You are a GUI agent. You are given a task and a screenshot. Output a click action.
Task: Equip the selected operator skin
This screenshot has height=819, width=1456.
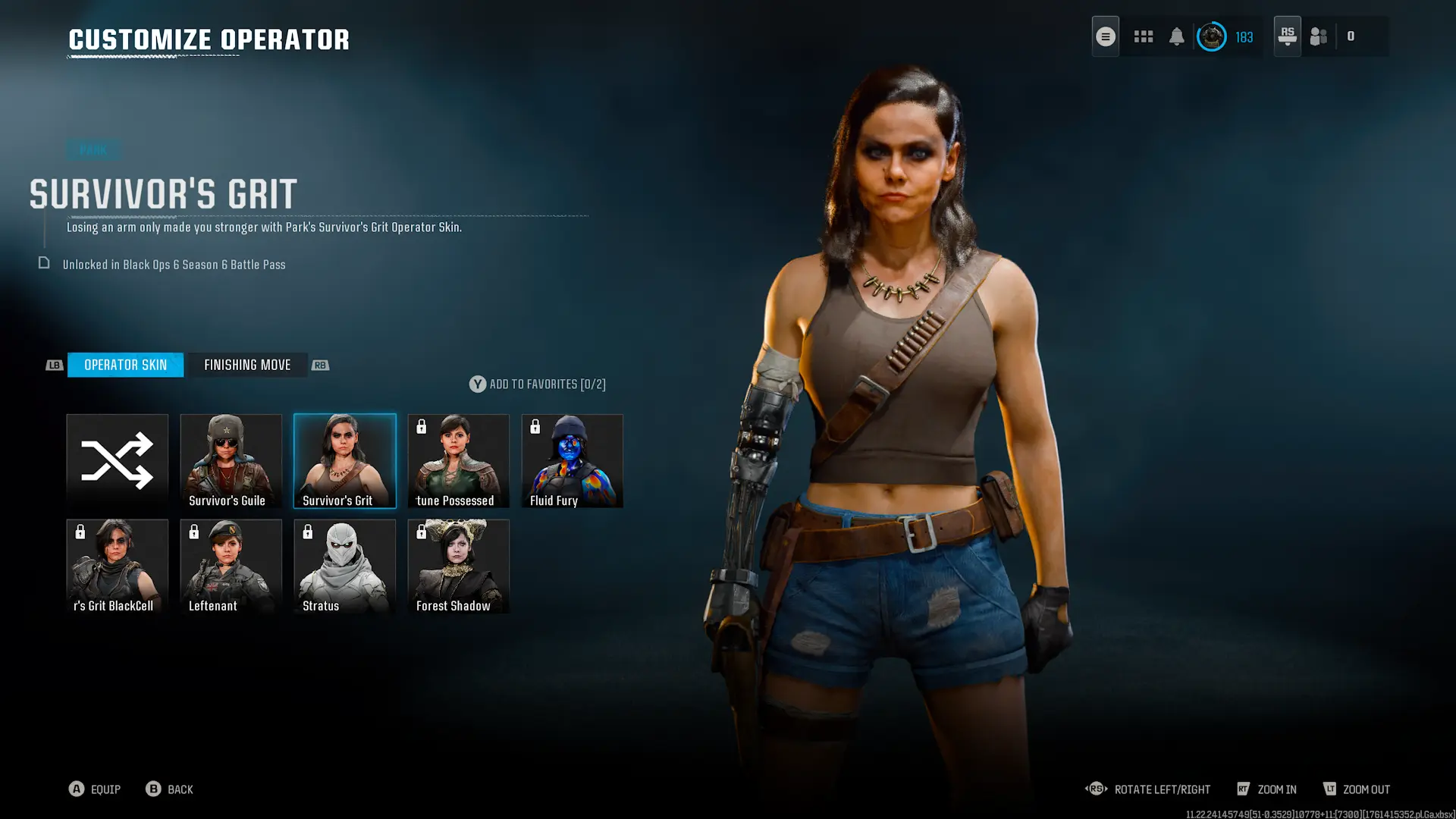(95, 789)
